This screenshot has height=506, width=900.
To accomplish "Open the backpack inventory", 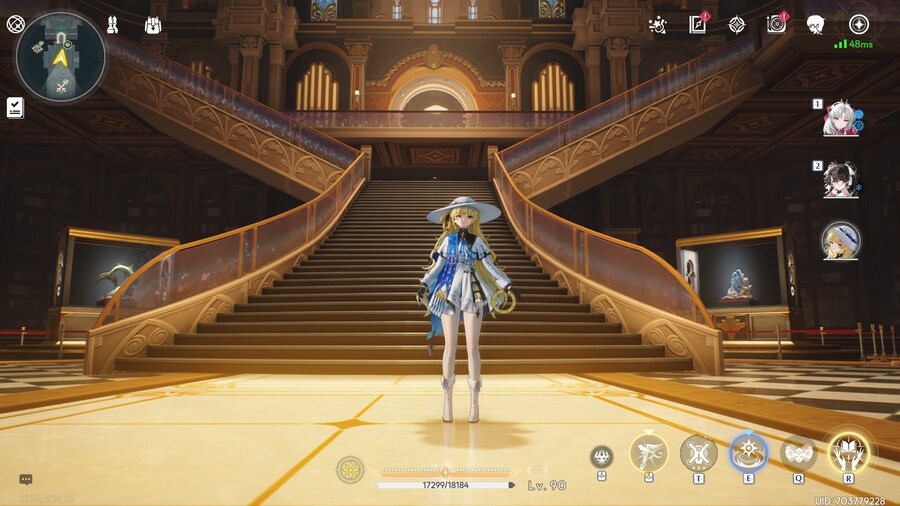I will pos(153,25).
